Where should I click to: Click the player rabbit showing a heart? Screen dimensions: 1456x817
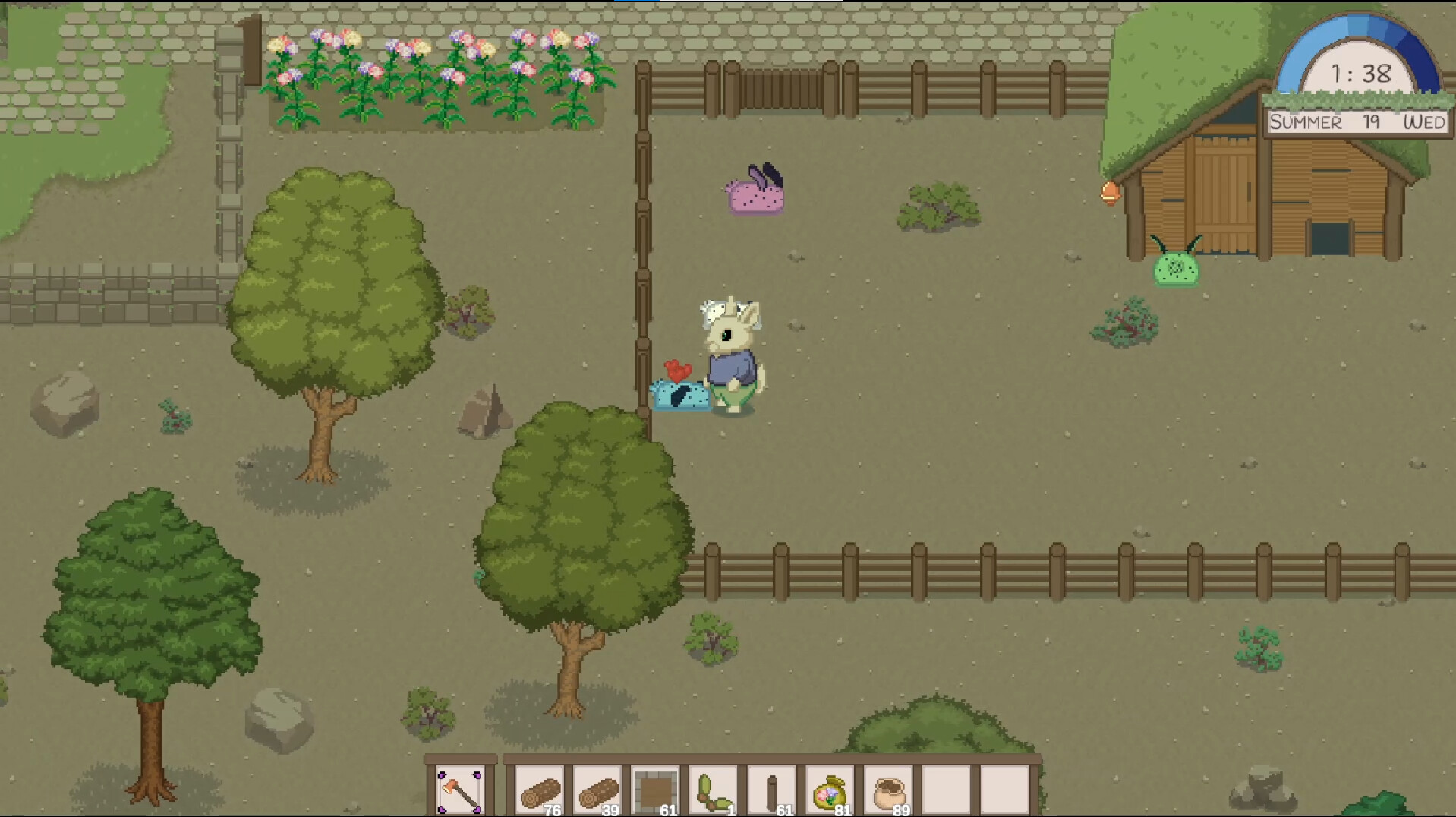(733, 349)
